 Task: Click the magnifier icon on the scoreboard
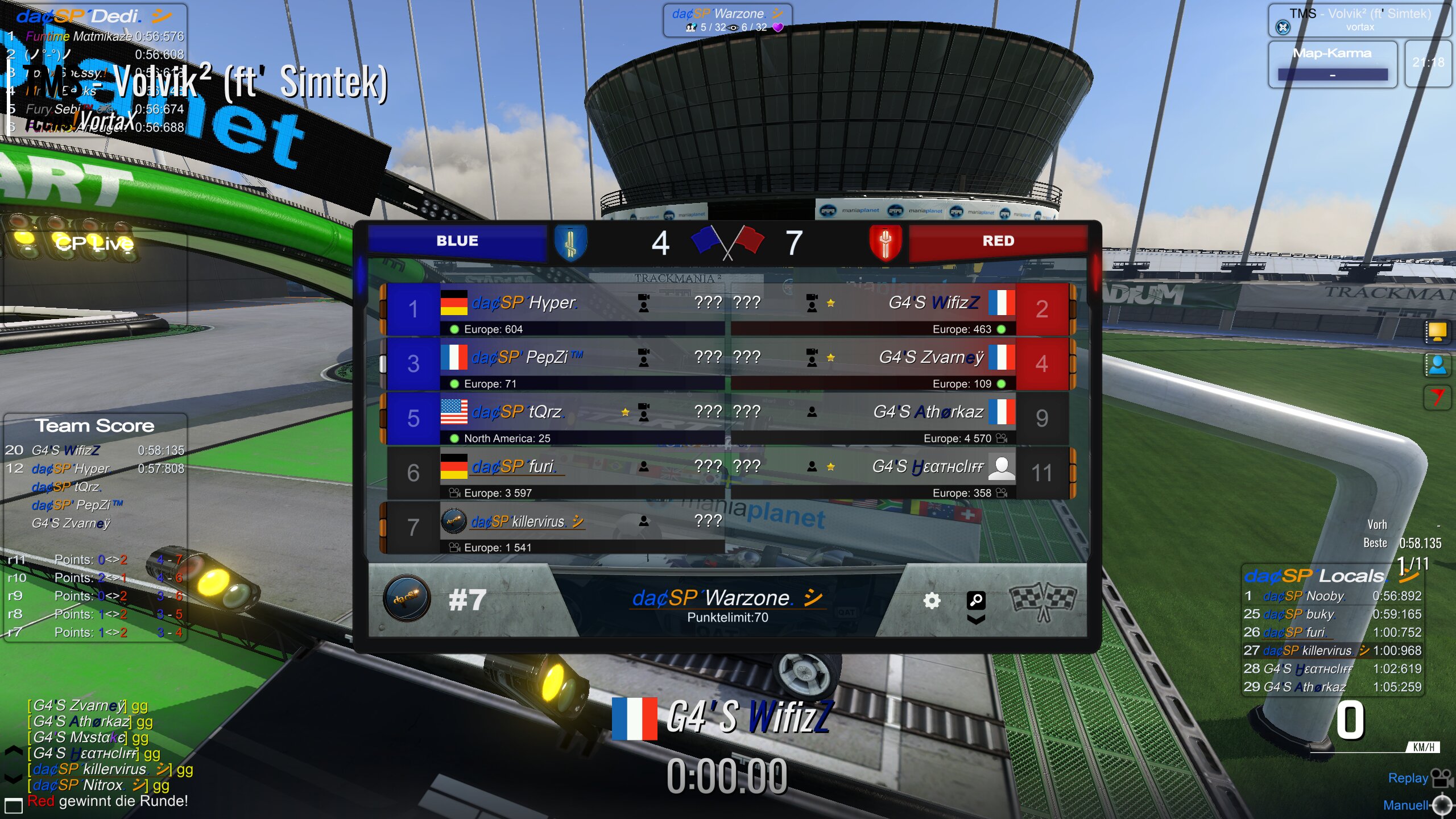pyautogui.click(x=975, y=599)
